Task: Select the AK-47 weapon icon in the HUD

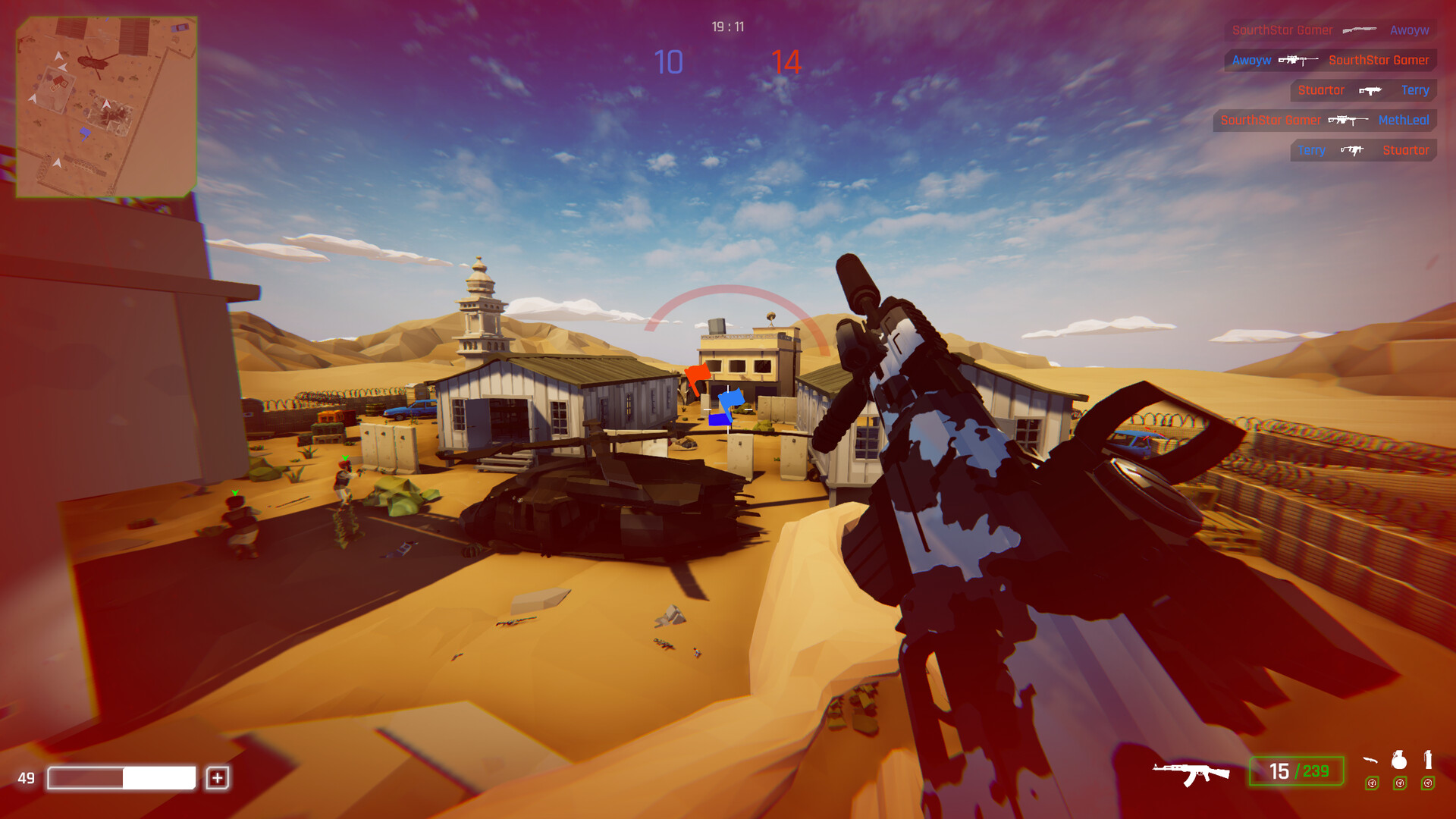Action: click(1189, 772)
